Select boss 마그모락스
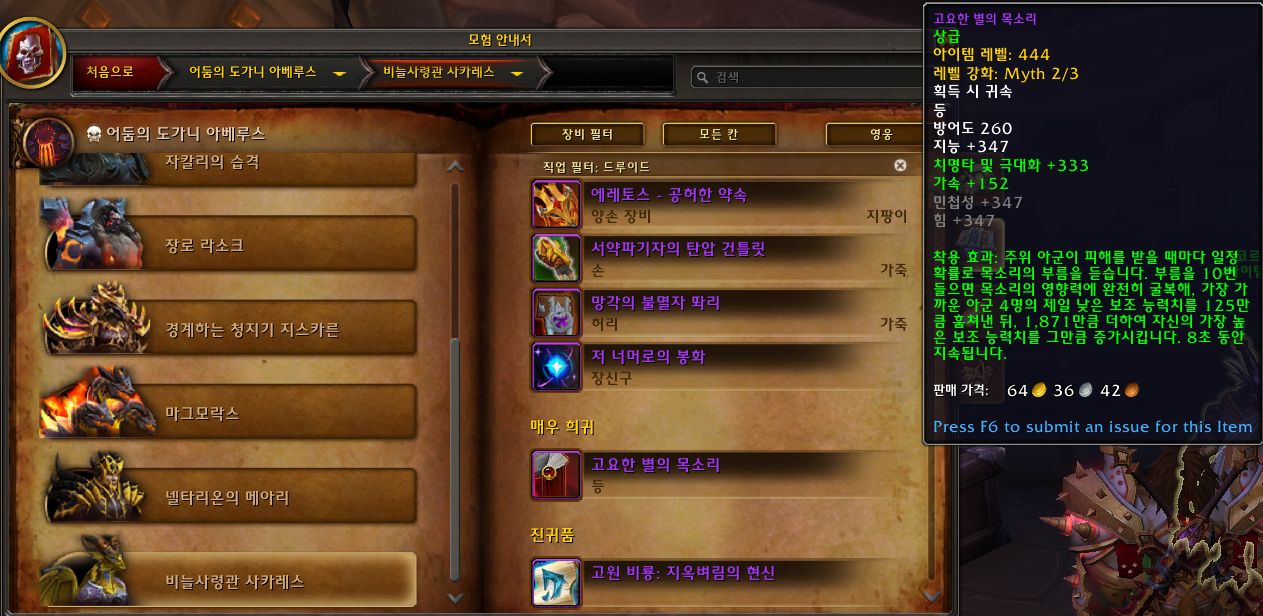Viewport: 1263px width, 616px height. click(x=230, y=412)
